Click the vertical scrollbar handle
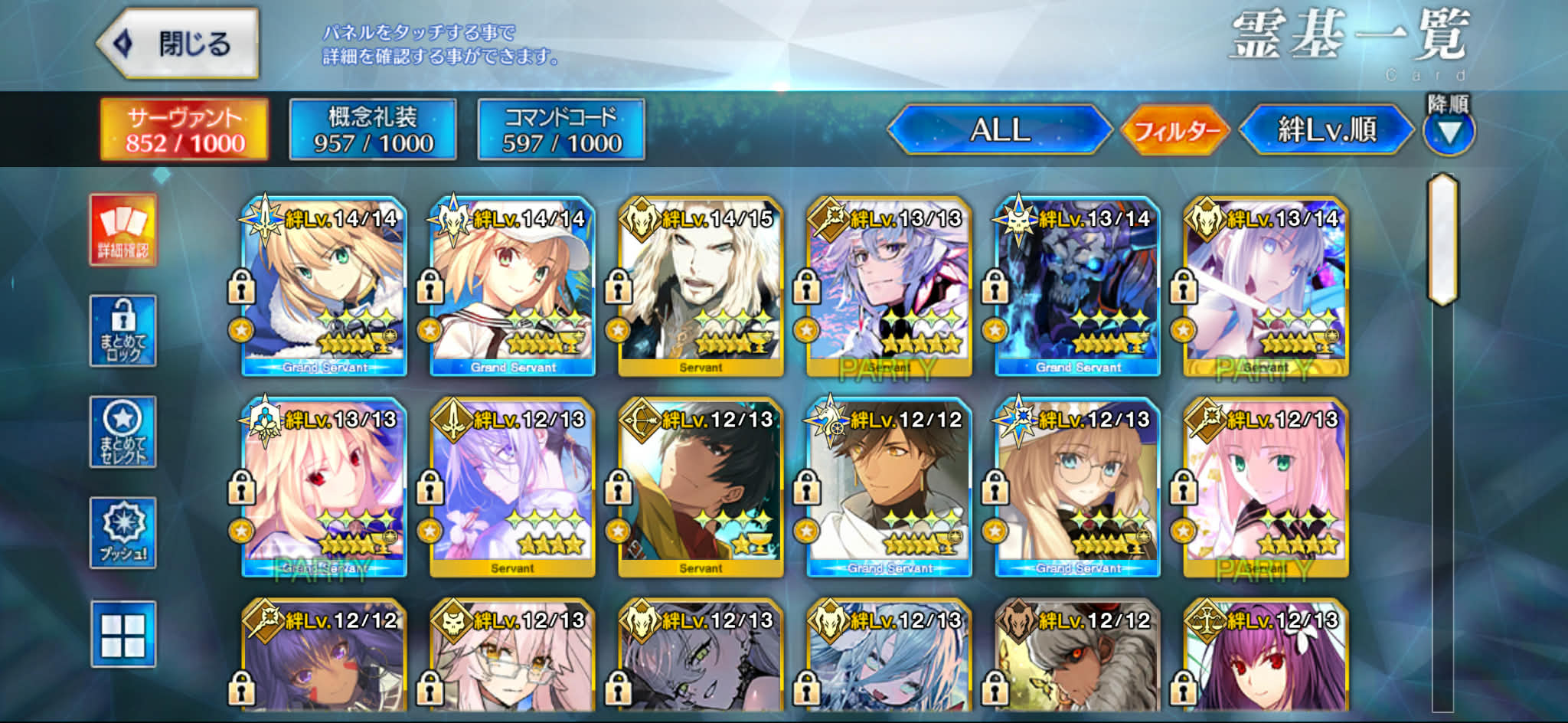This screenshot has width=1568, height=723. tap(1442, 239)
